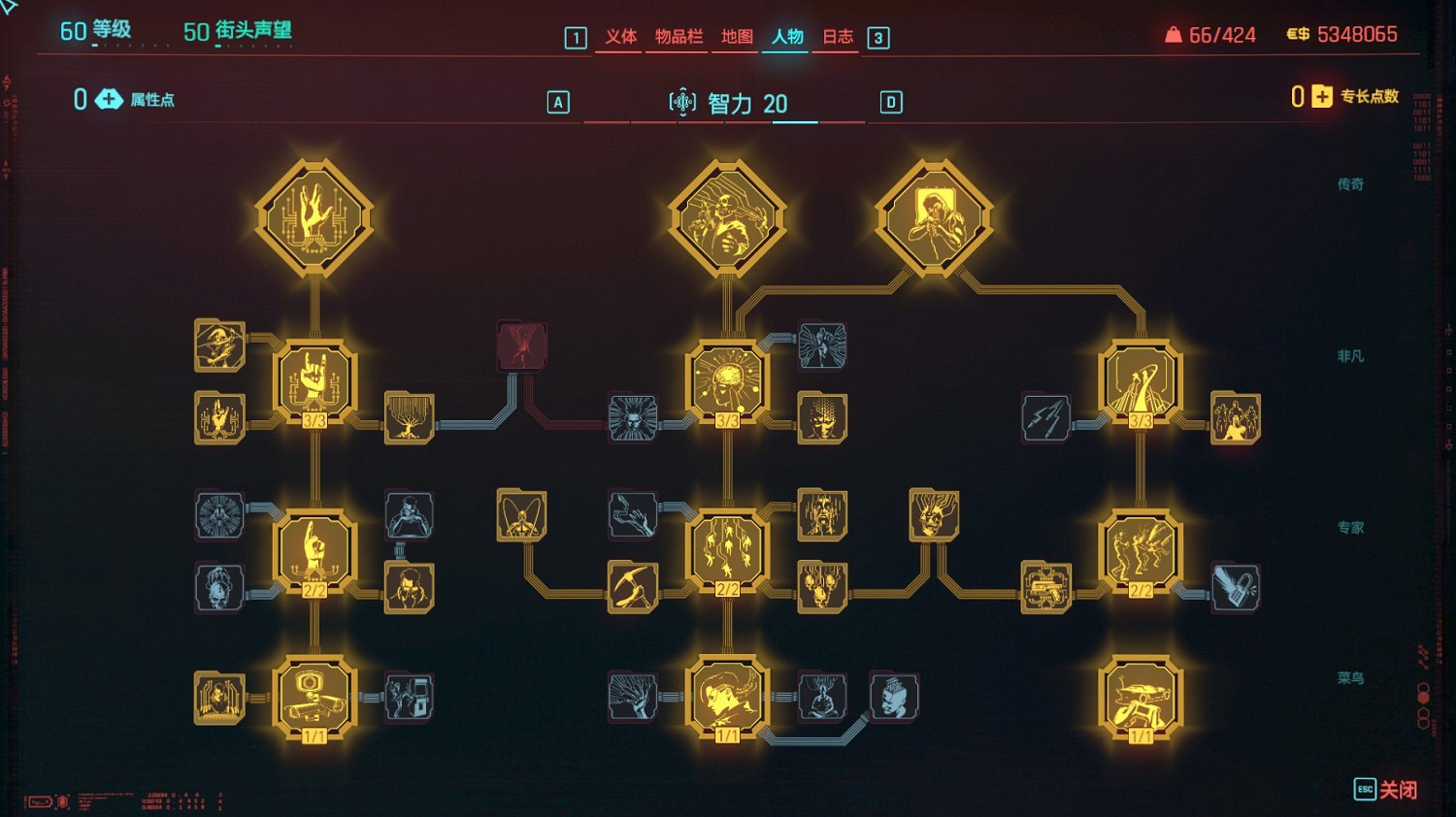Switch to the 义体 tab
1456x817 pixels.
pos(620,39)
